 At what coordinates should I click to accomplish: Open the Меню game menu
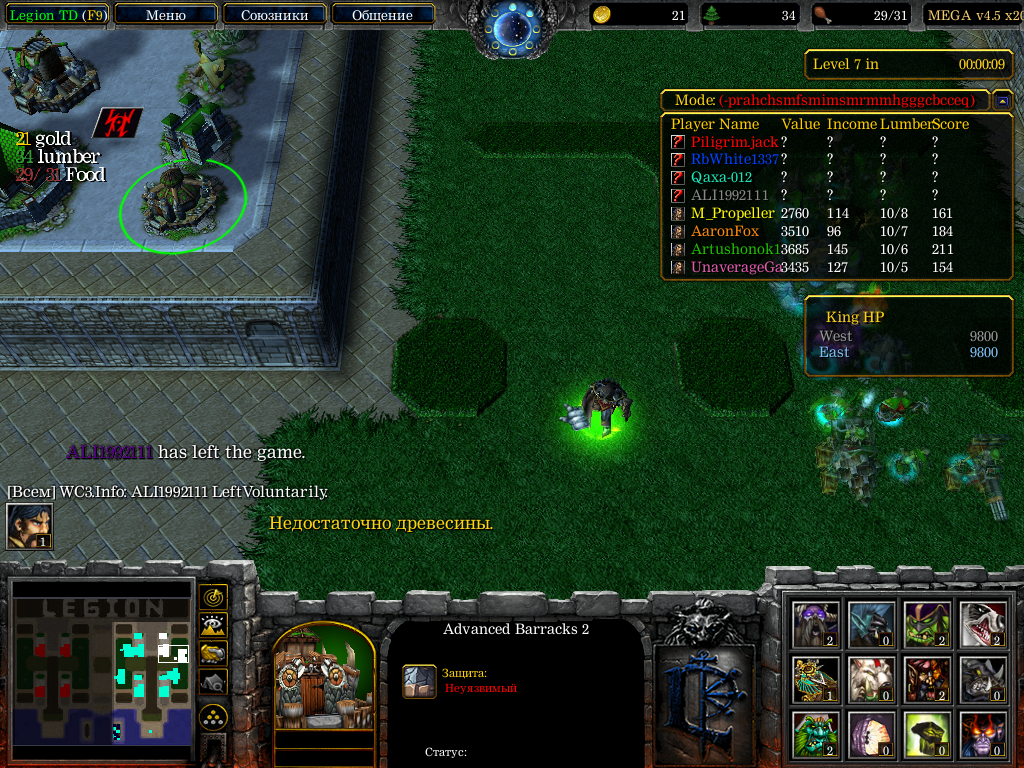165,15
